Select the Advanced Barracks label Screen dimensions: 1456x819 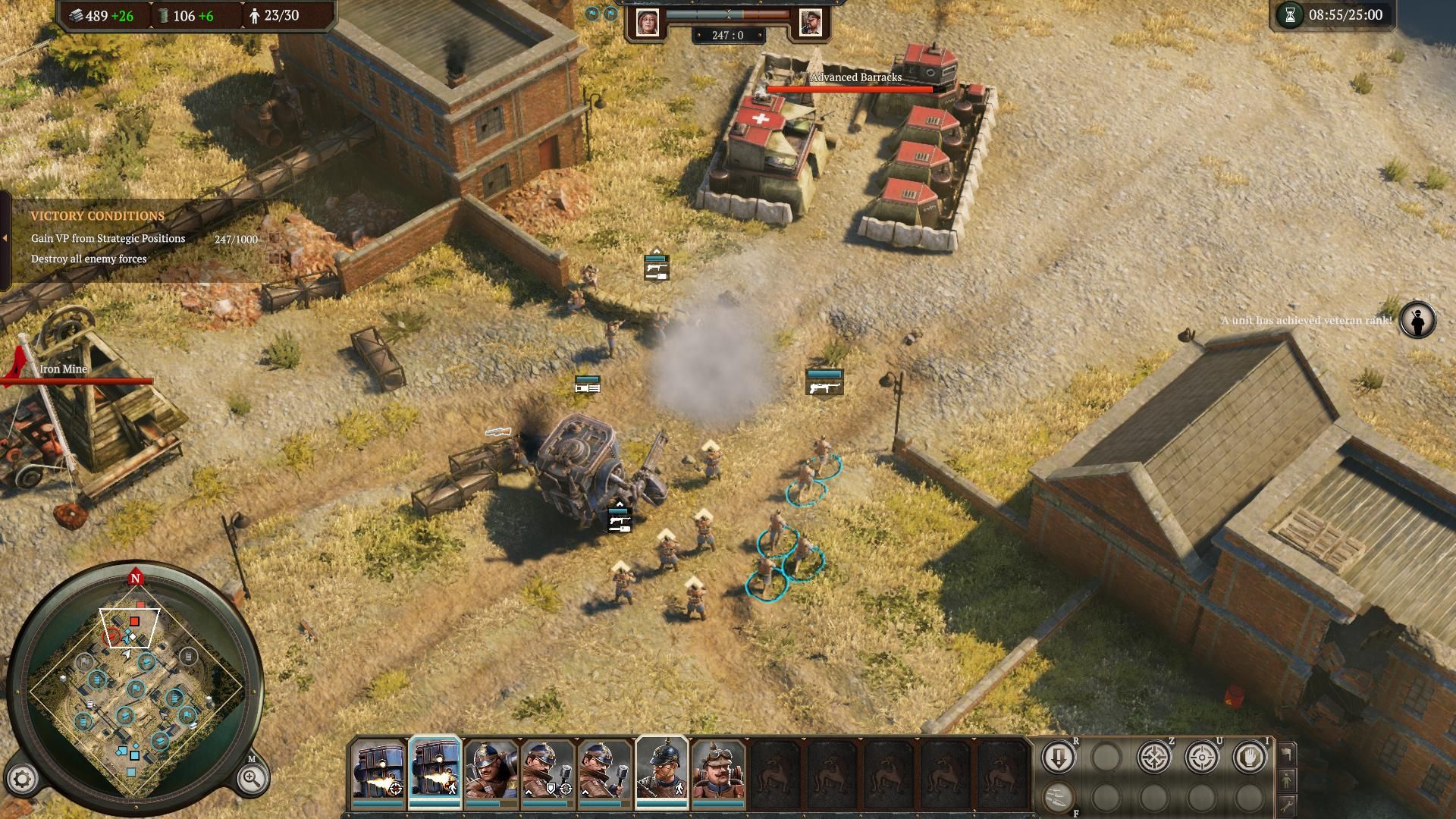(x=855, y=77)
